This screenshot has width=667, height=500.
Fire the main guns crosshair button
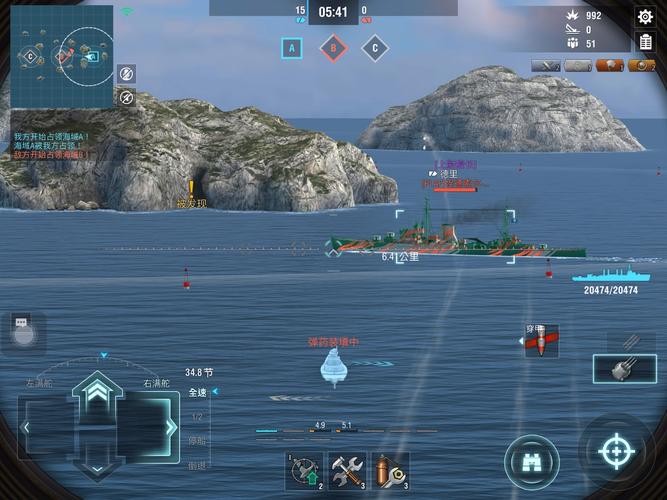(x=616, y=452)
